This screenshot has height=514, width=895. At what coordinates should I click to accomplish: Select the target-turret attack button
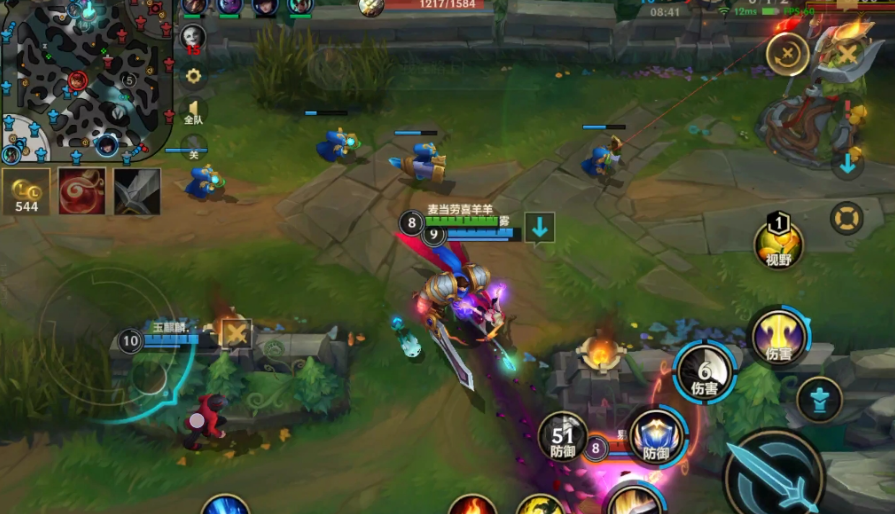pos(819,399)
